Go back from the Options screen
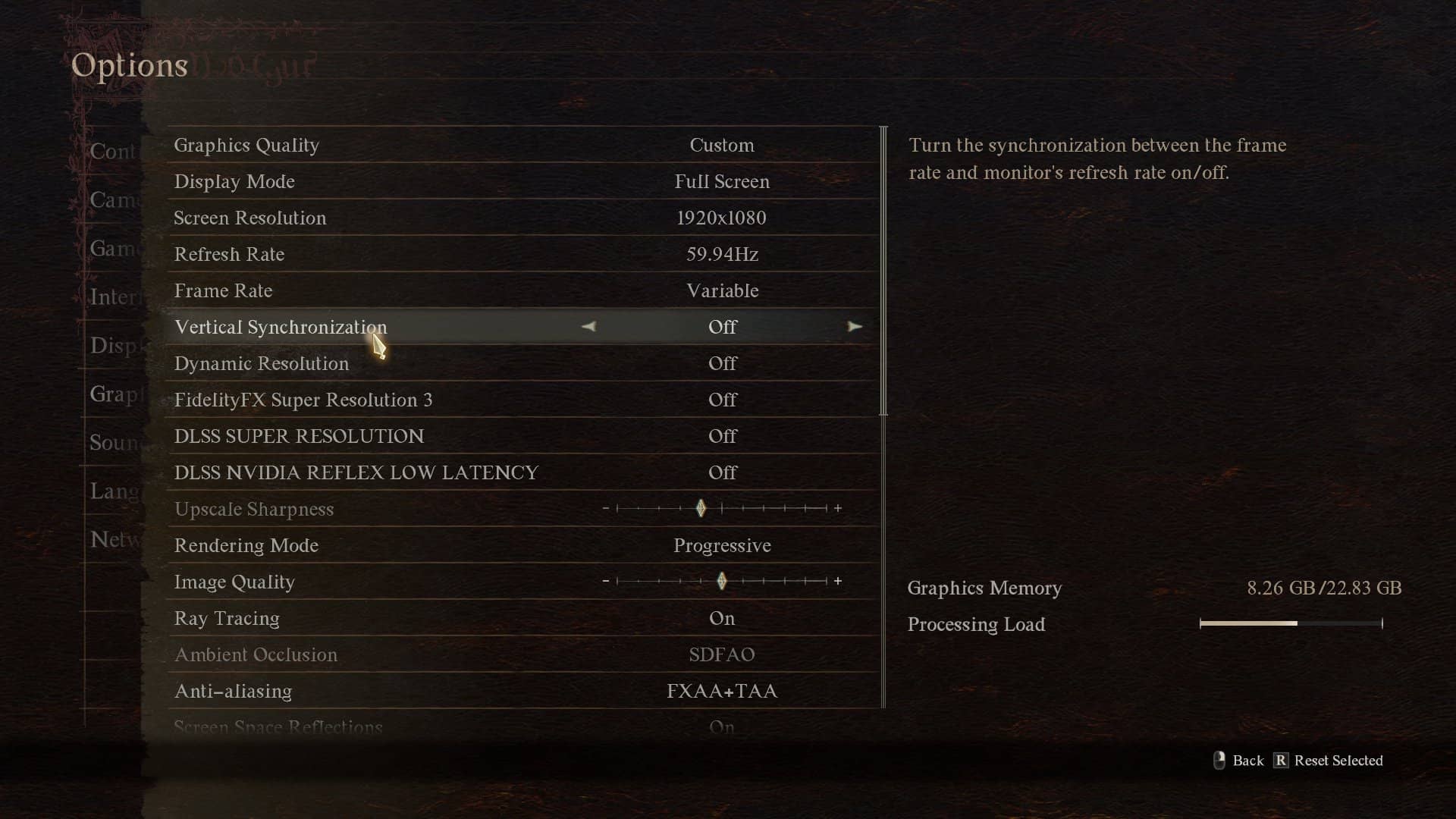This screenshot has height=819, width=1456. pos(1239,761)
